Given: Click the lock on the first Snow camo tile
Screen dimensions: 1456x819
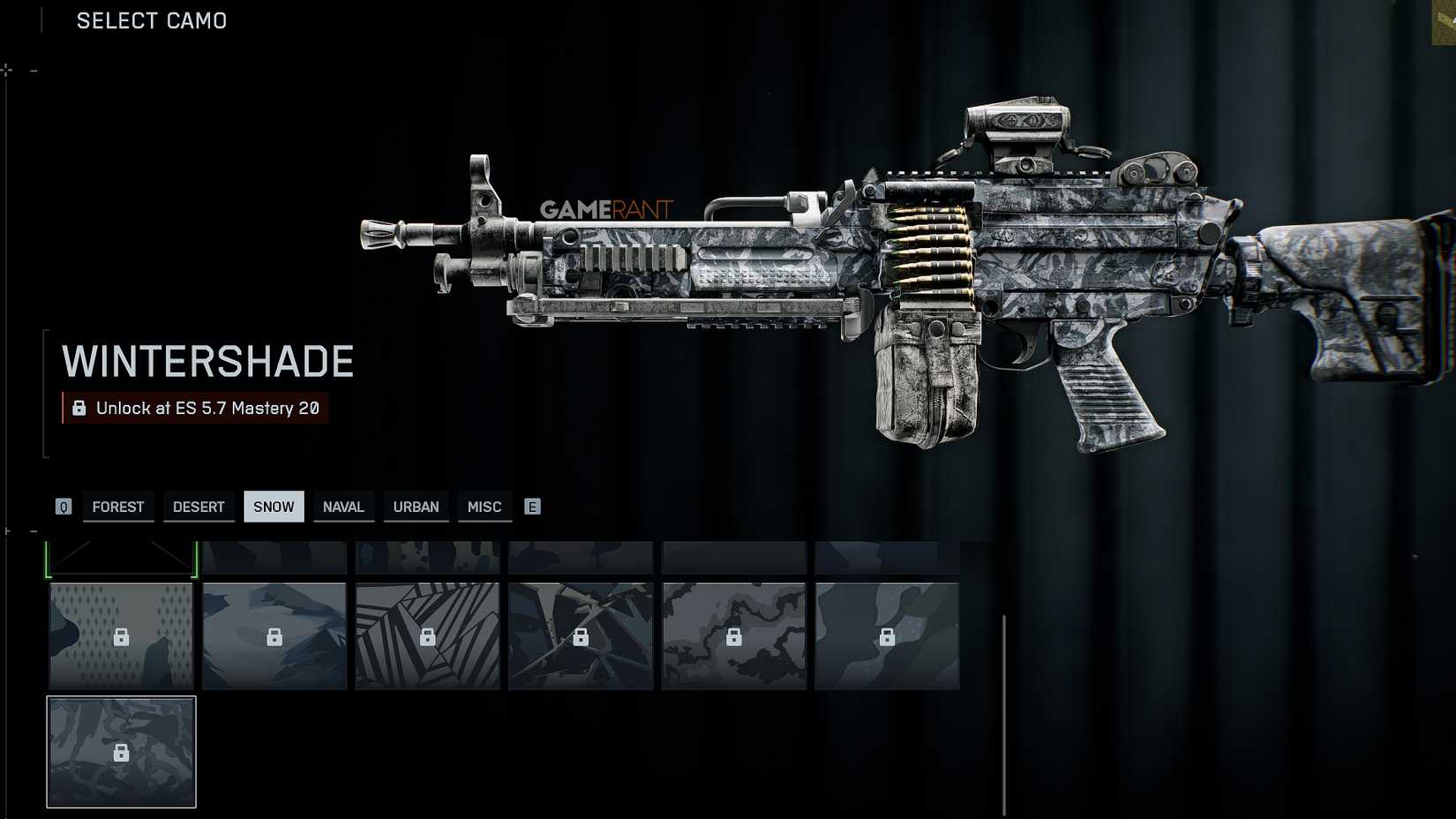Looking at the screenshot, I should 120,635.
